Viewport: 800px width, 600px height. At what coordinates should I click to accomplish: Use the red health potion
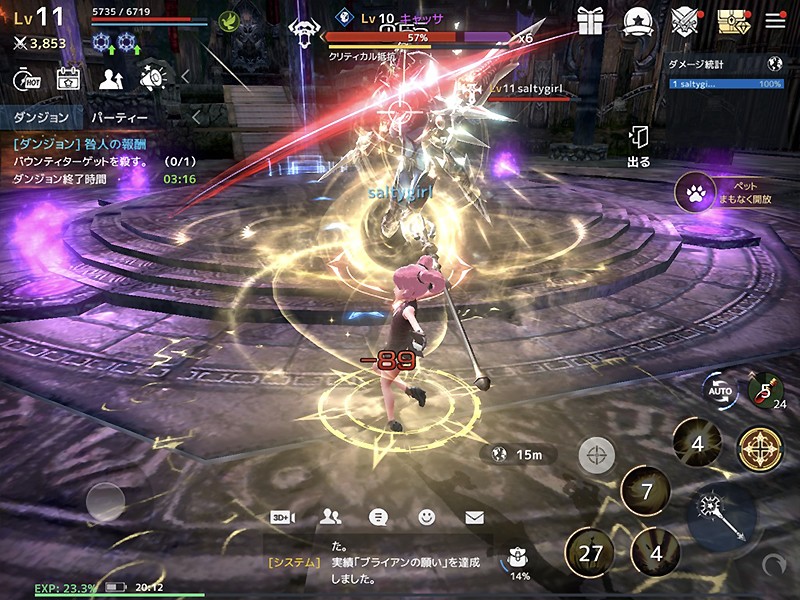coord(766,390)
